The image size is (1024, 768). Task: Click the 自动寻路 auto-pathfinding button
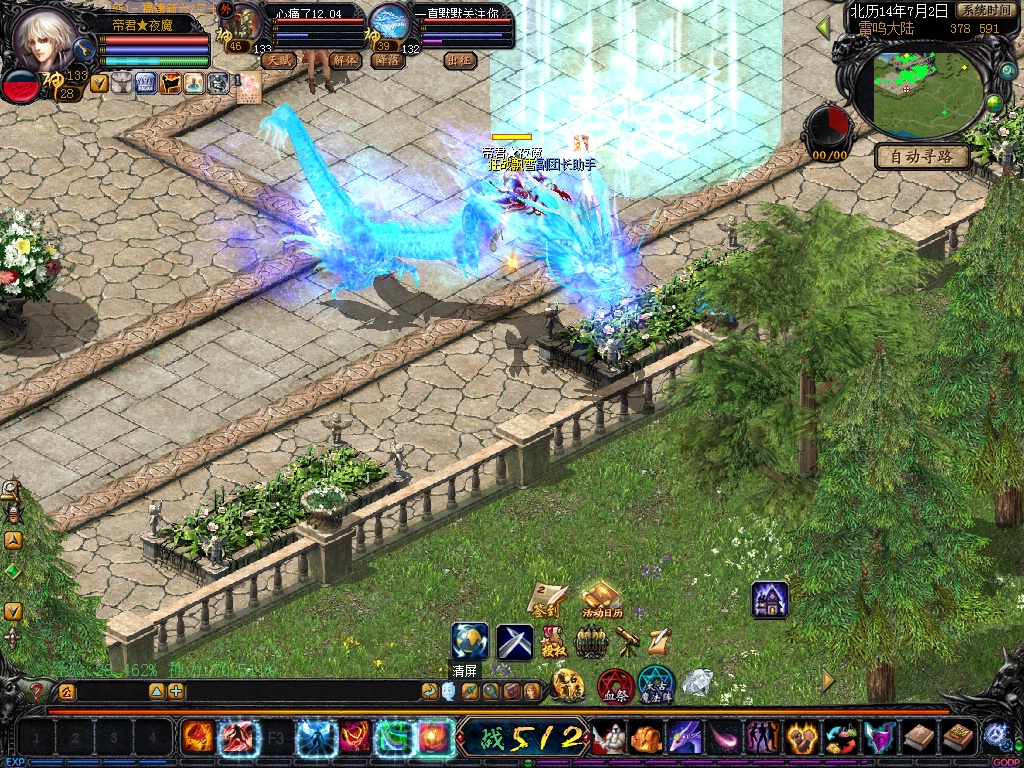coord(922,156)
